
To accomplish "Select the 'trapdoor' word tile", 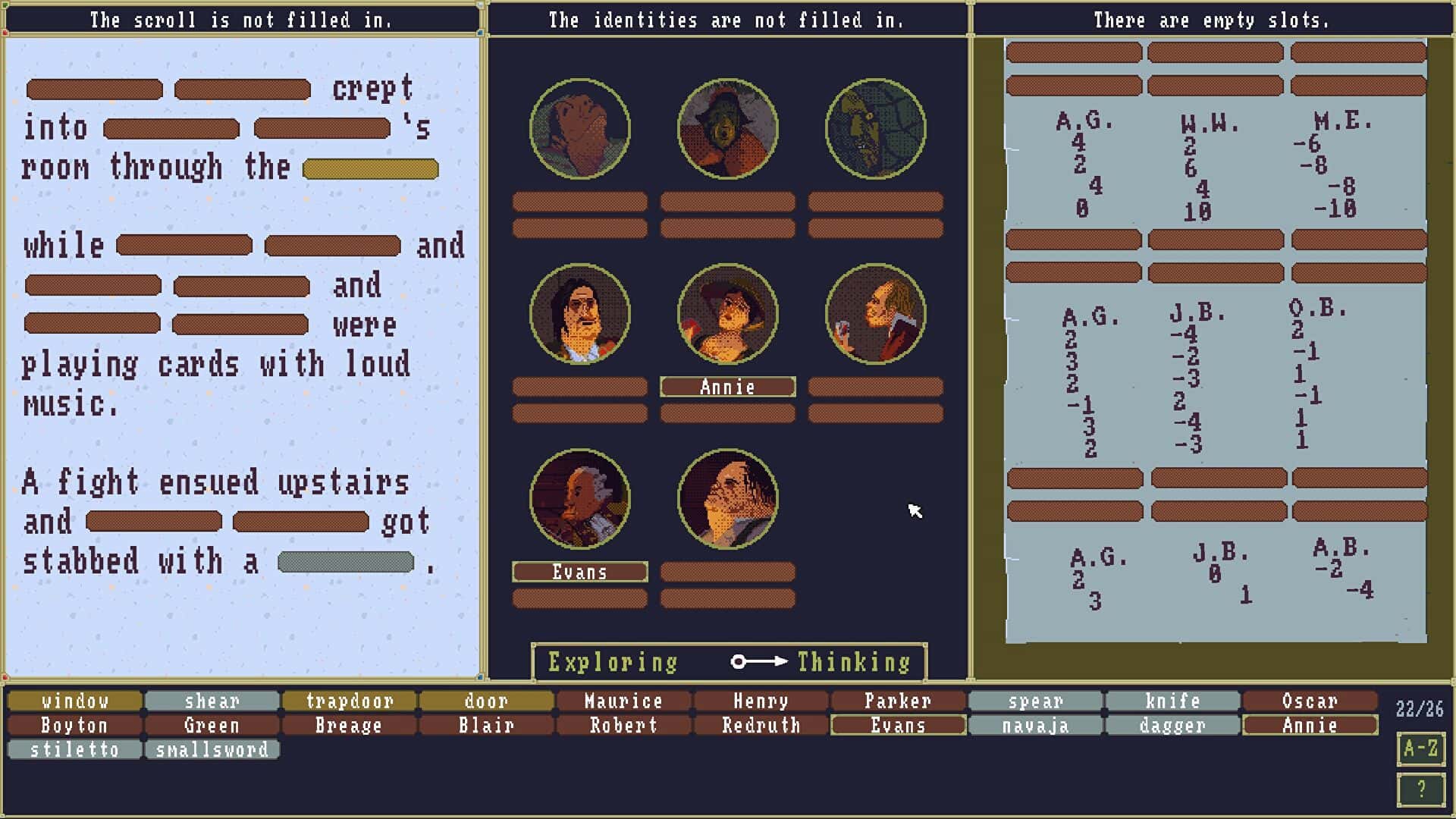I will click(350, 701).
